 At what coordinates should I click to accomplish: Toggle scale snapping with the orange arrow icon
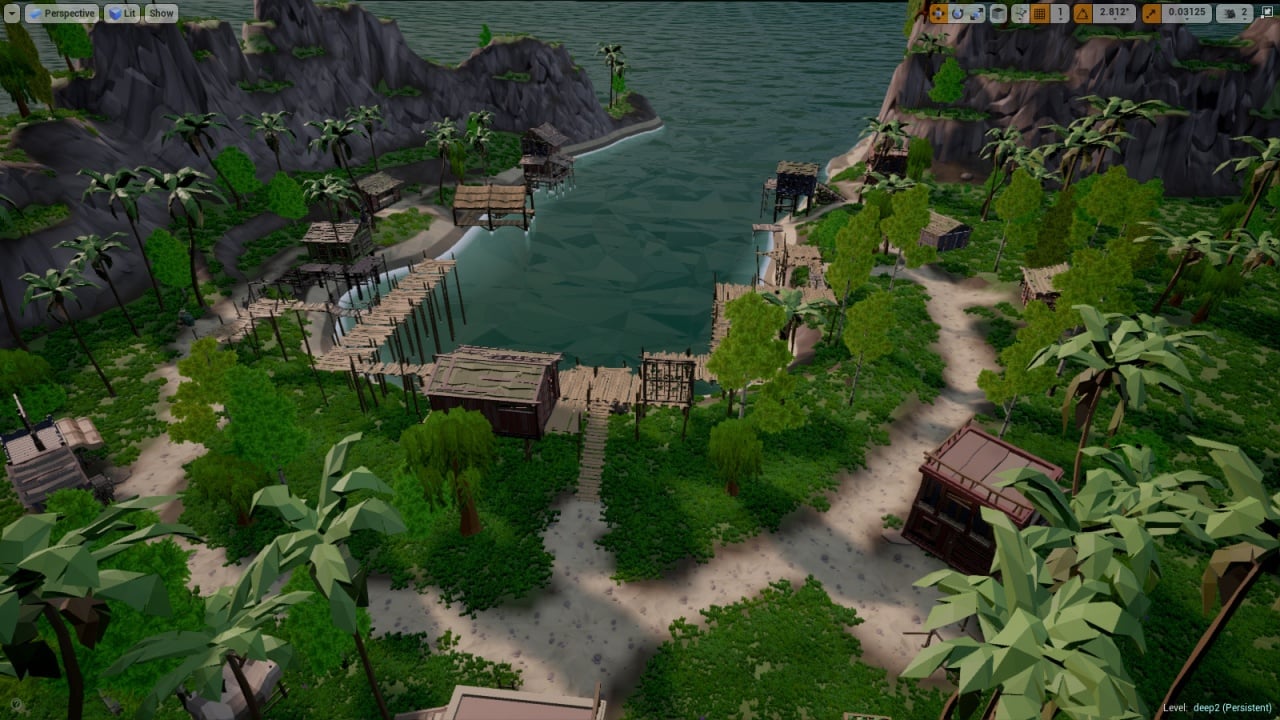pos(1151,13)
